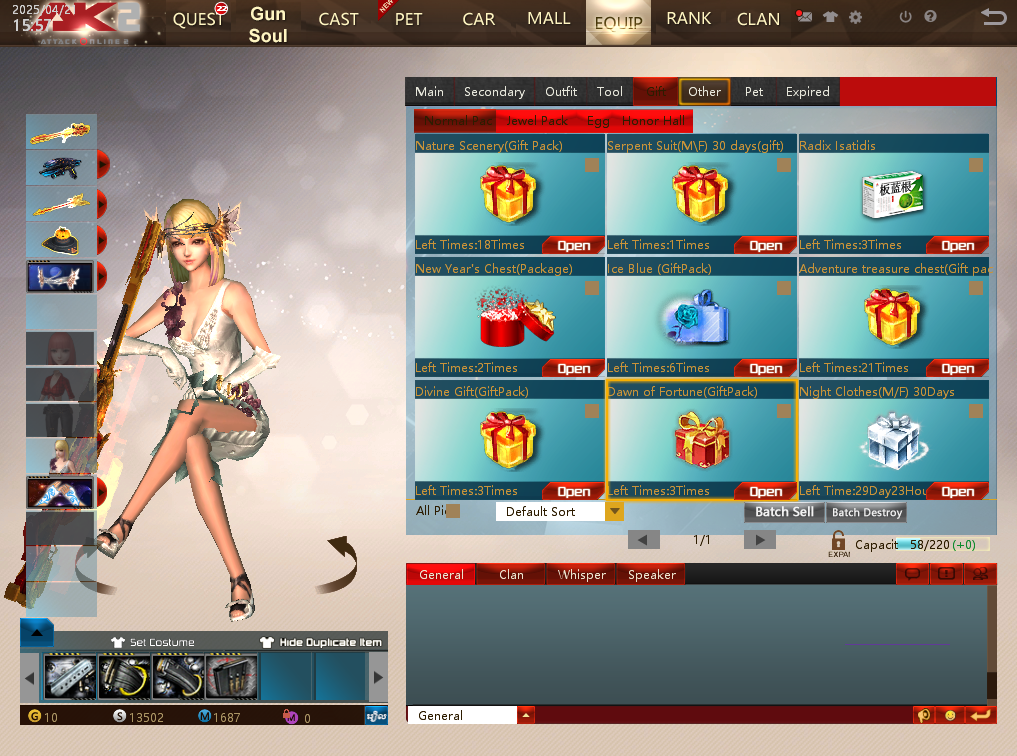Open the gear settings icon
This screenshot has height=756, width=1017.
click(855, 17)
